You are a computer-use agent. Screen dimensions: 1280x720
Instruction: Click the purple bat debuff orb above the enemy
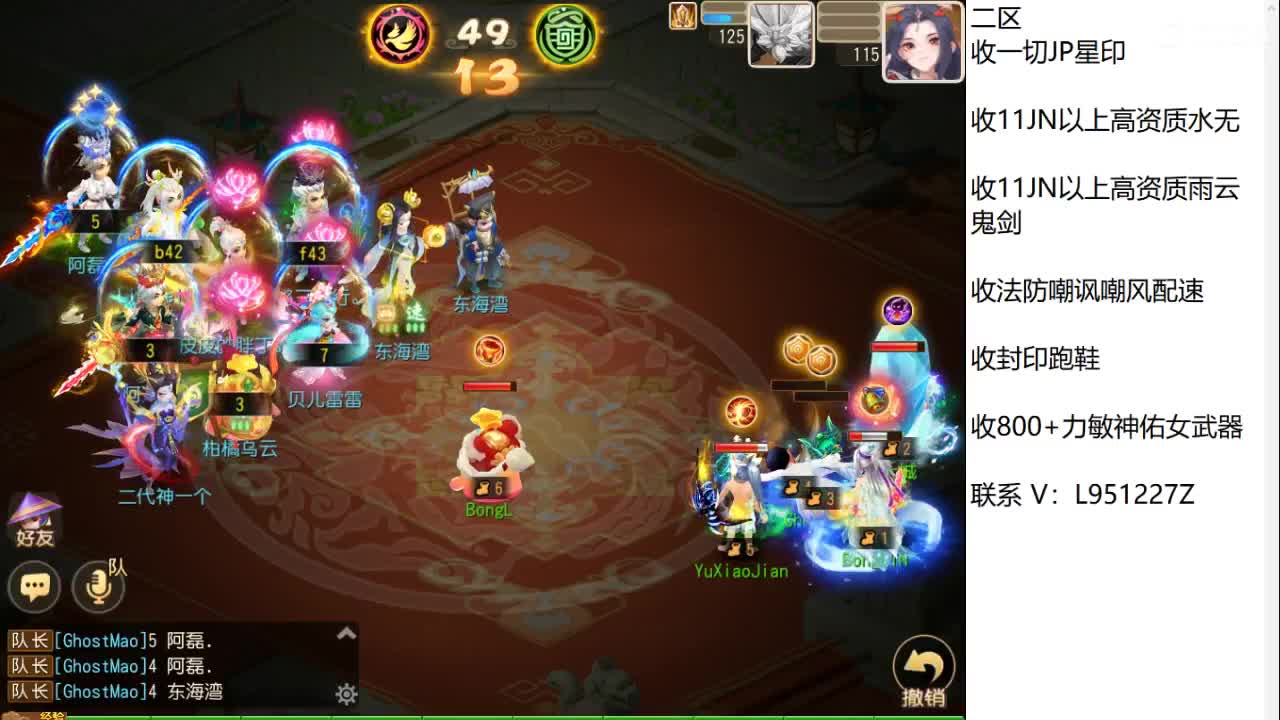click(x=896, y=310)
